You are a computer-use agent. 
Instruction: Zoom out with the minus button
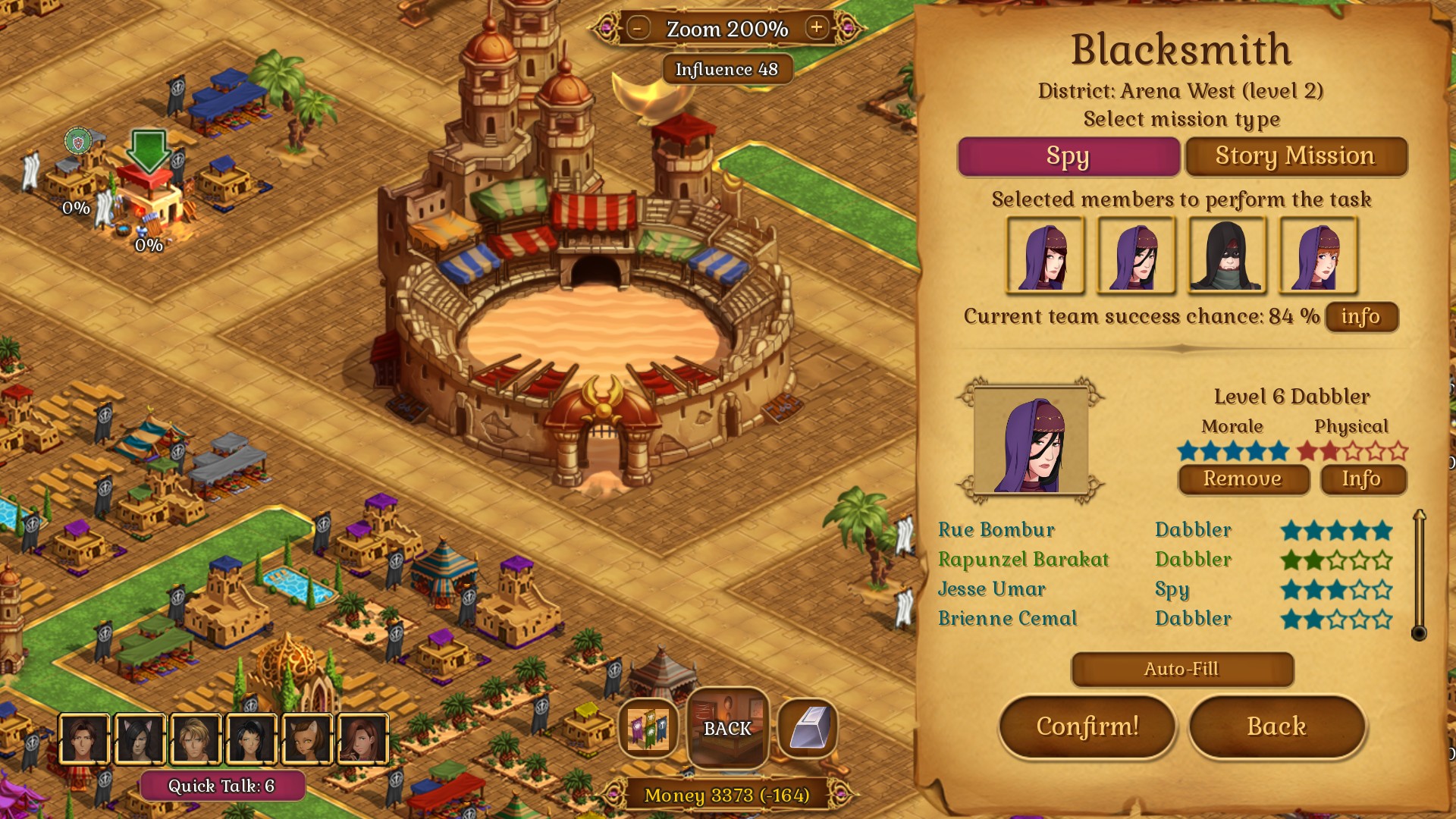[638, 29]
